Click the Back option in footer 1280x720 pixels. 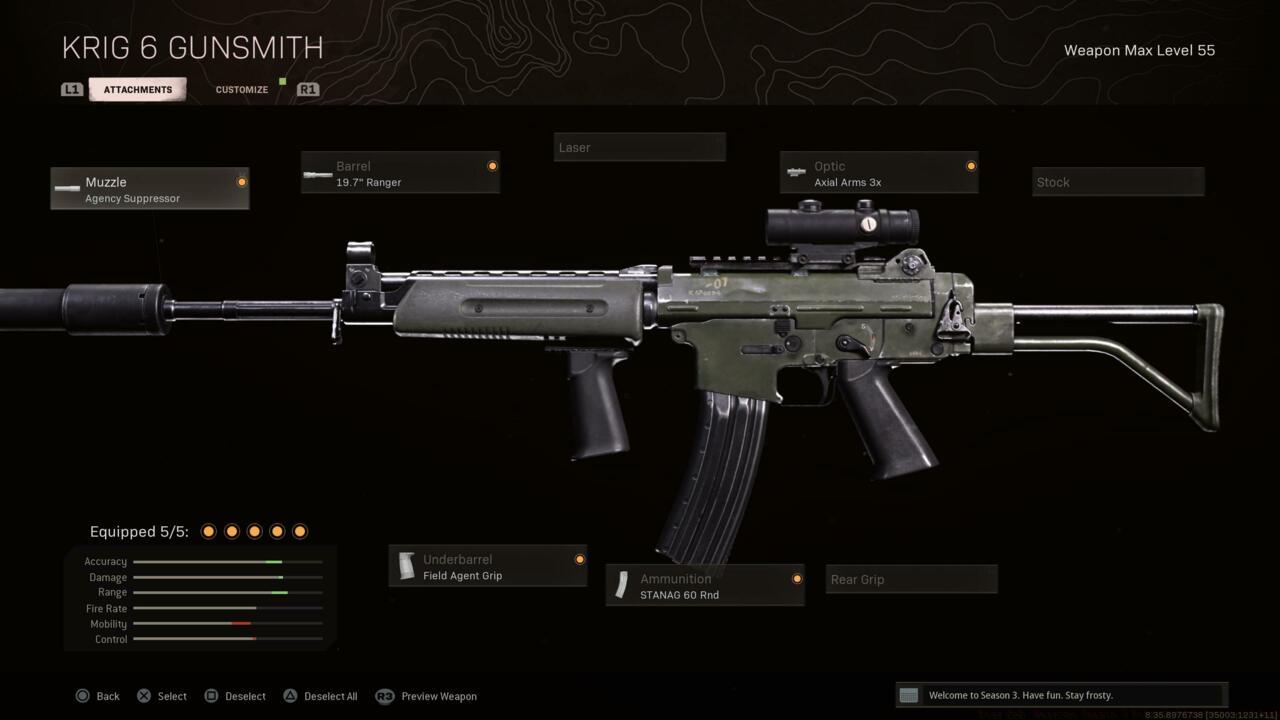click(x=98, y=696)
